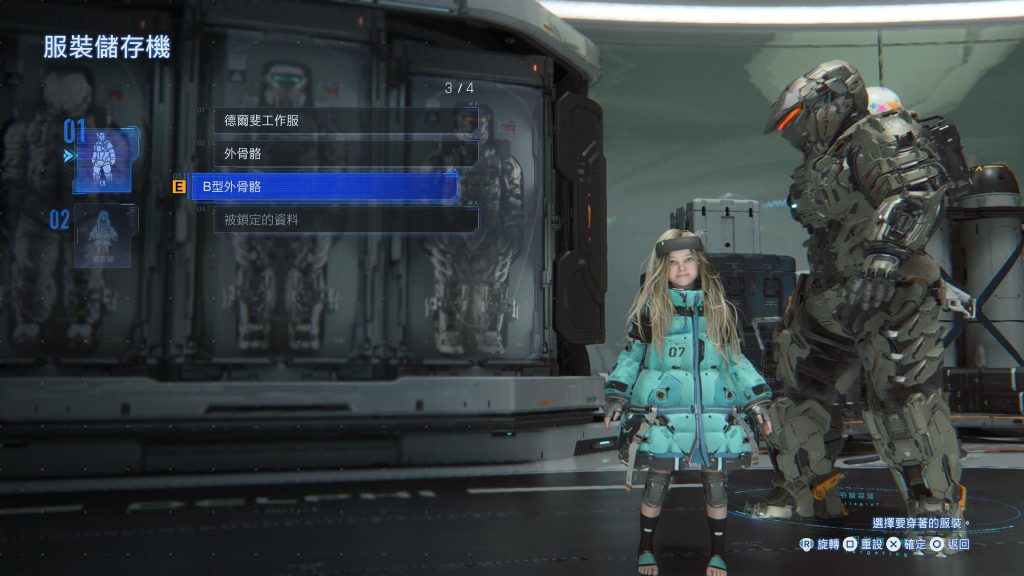Select the highlighted B型外骨骼 entry
Screen dimensions: 1024x576
pyautogui.click(x=325, y=186)
